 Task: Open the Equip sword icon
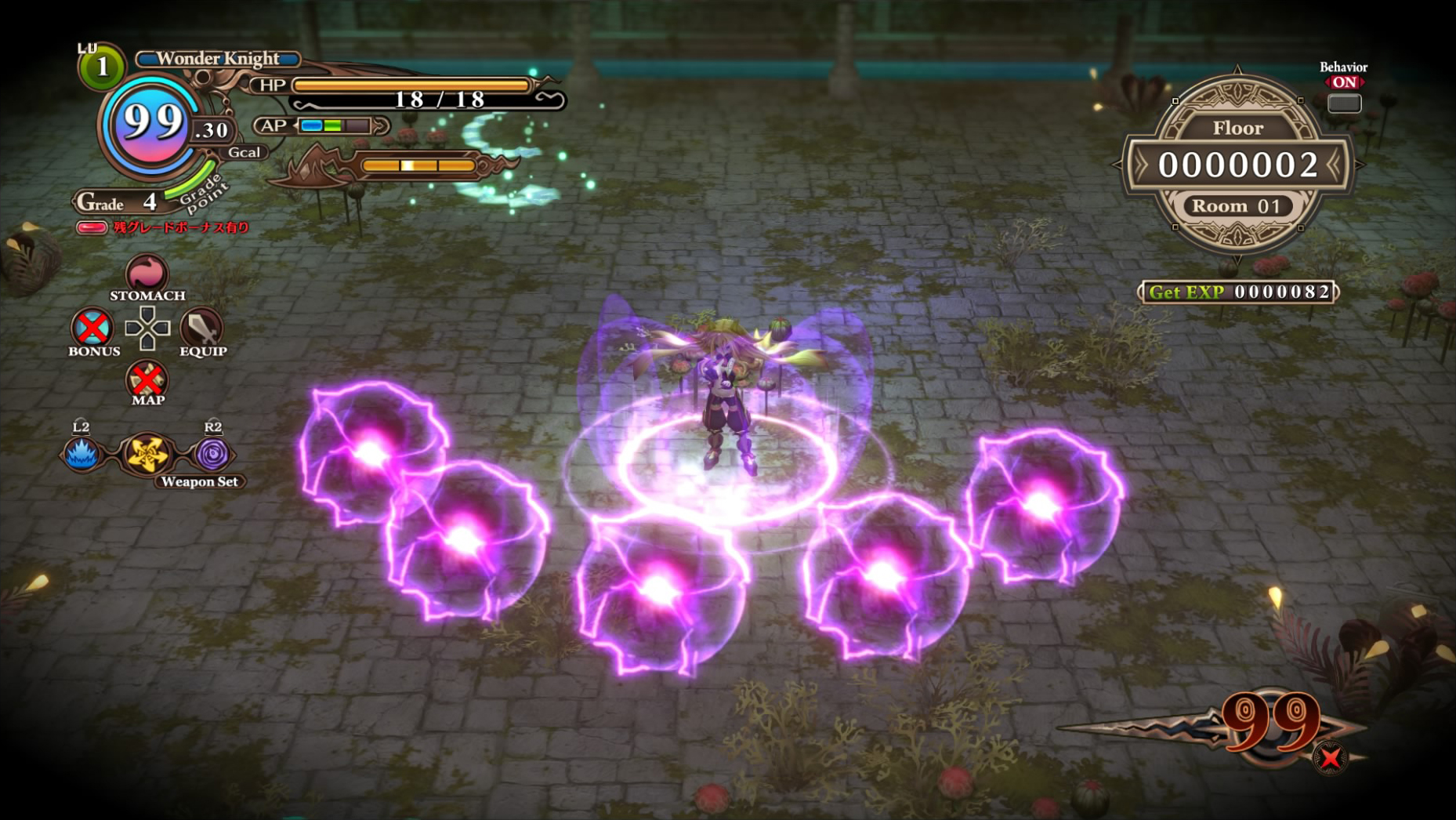(201, 328)
